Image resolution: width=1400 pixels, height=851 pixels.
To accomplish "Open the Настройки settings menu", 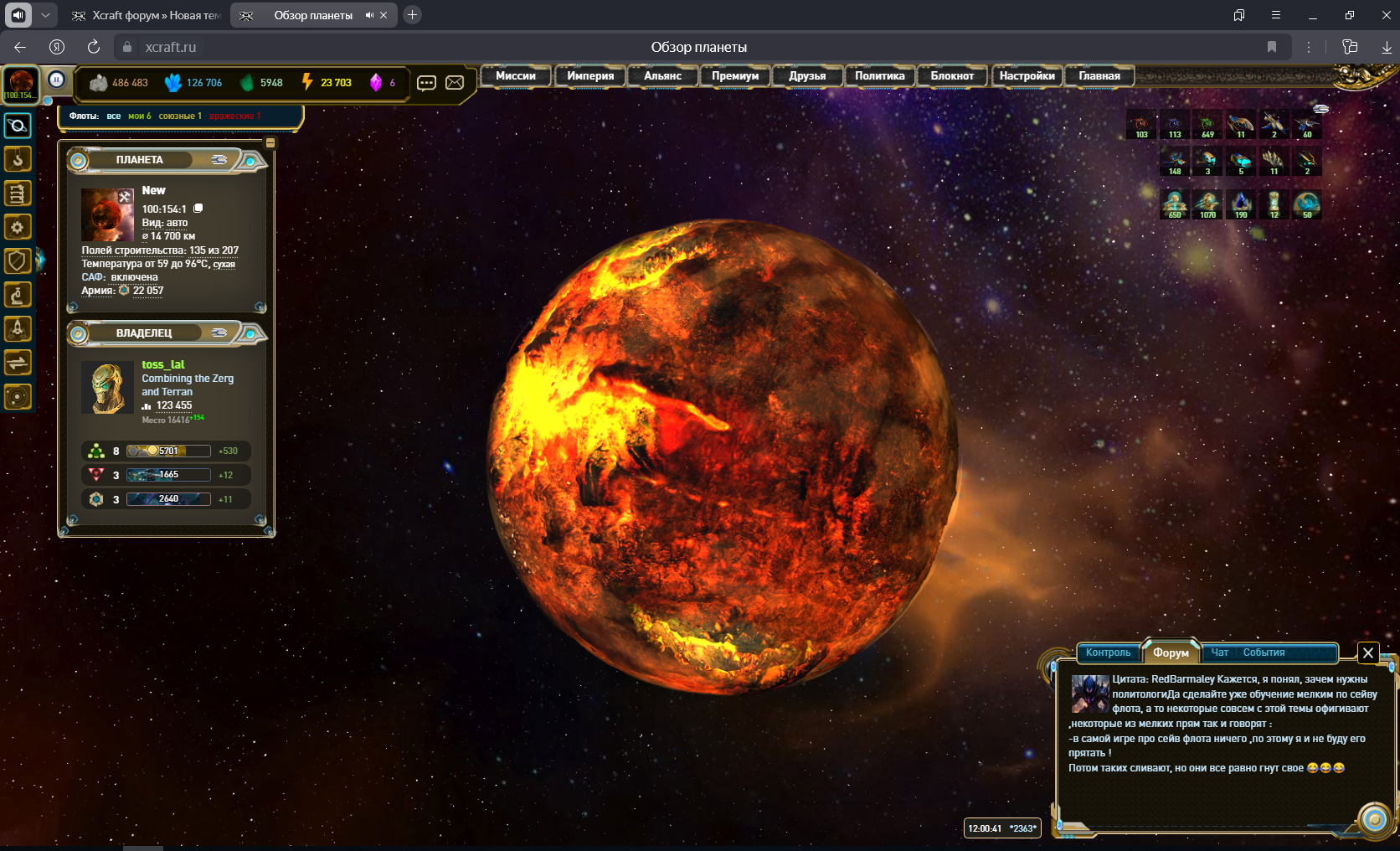I will click(x=1027, y=76).
